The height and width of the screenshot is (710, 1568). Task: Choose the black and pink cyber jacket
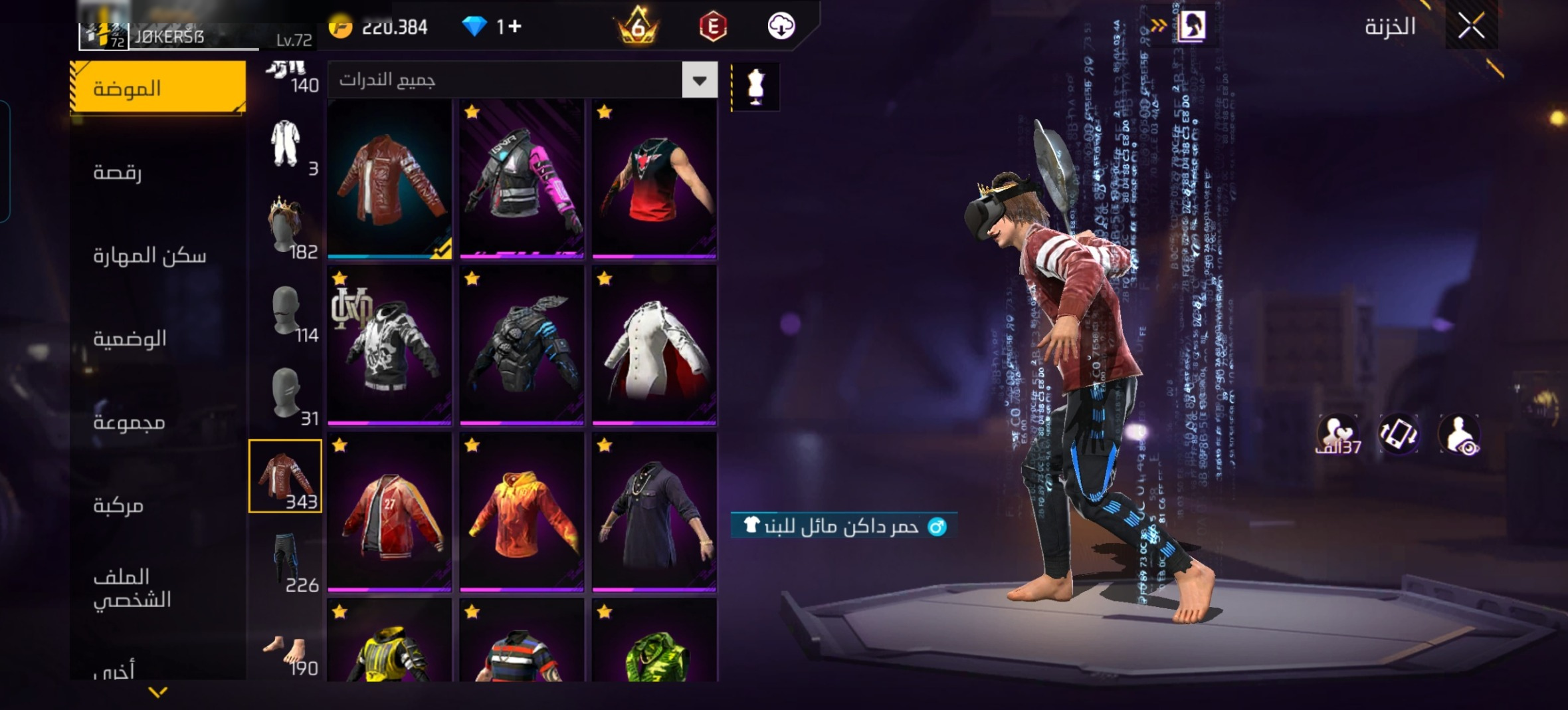522,178
